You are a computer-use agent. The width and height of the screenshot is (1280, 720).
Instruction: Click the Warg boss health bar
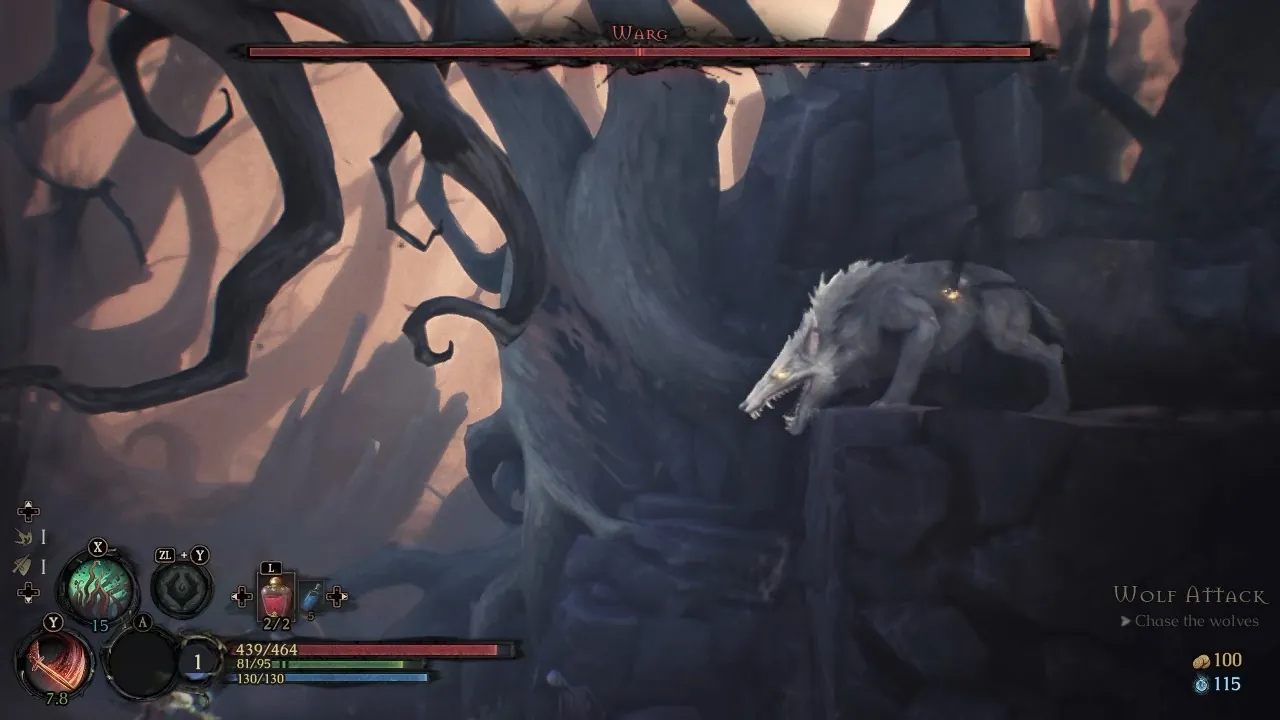tap(640, 52)
